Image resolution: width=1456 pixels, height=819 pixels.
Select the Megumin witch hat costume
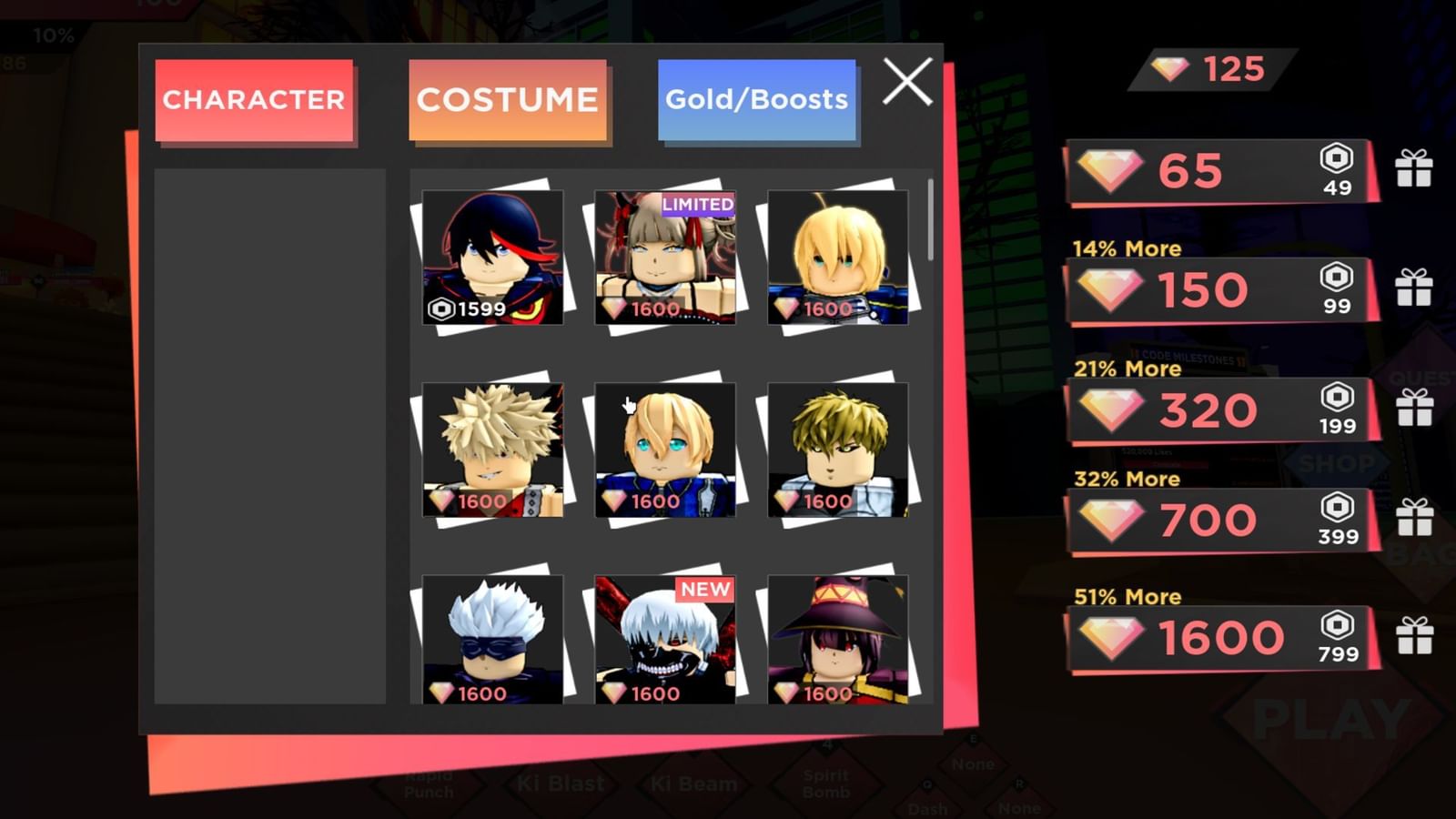[839, 642]
